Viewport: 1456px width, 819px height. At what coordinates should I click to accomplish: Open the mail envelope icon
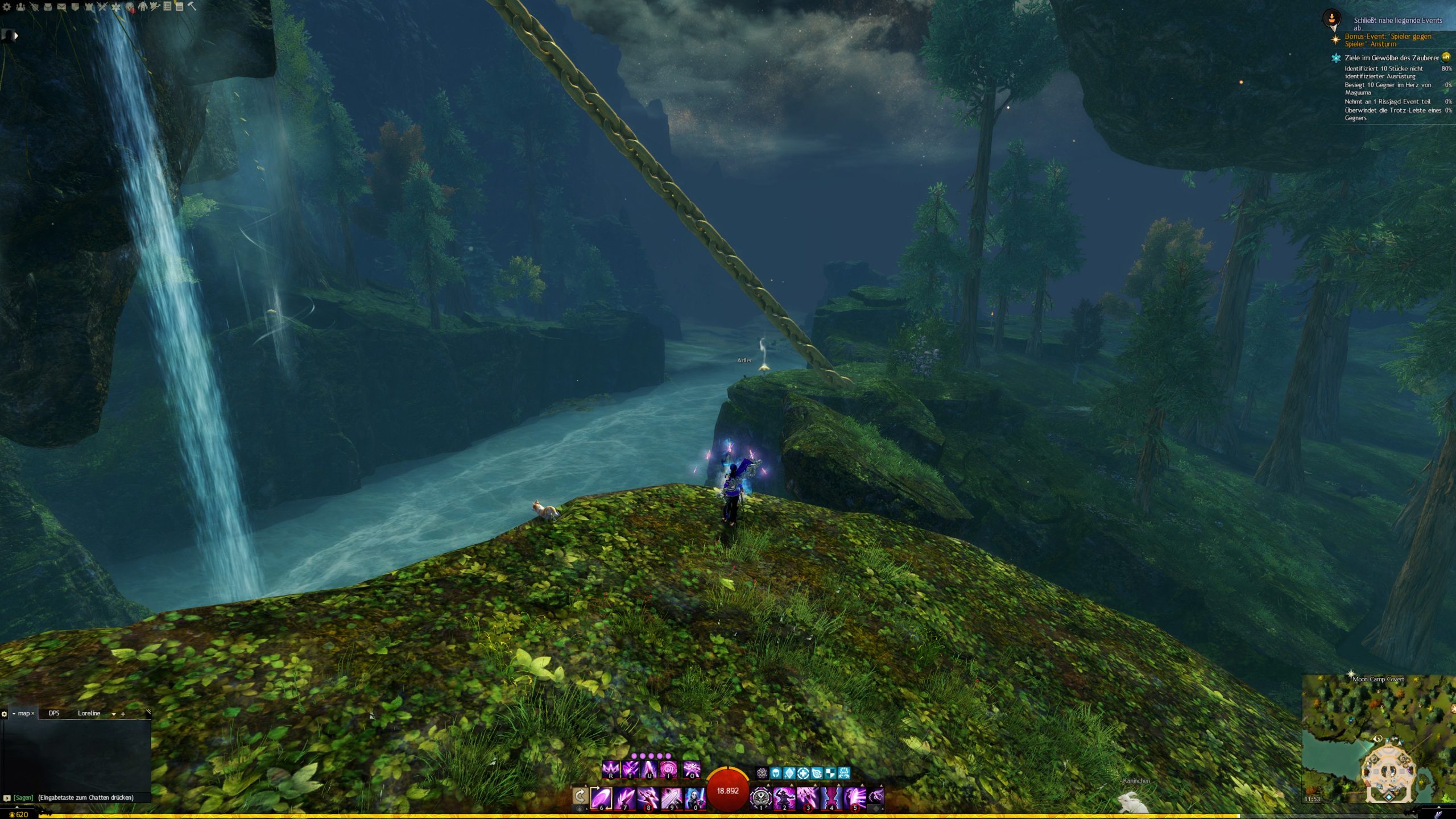tap(61, 7)
